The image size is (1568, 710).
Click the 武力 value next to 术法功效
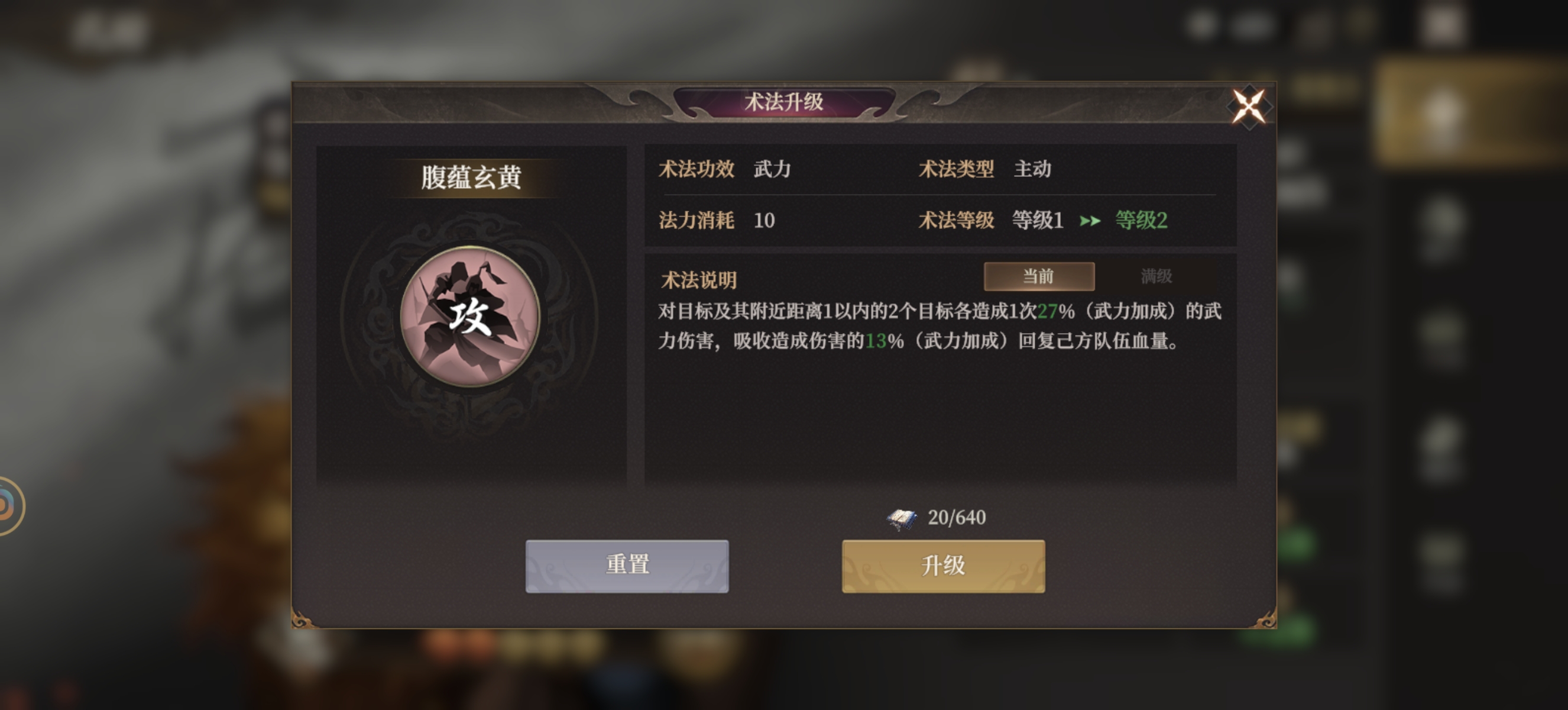coord(772,170)
